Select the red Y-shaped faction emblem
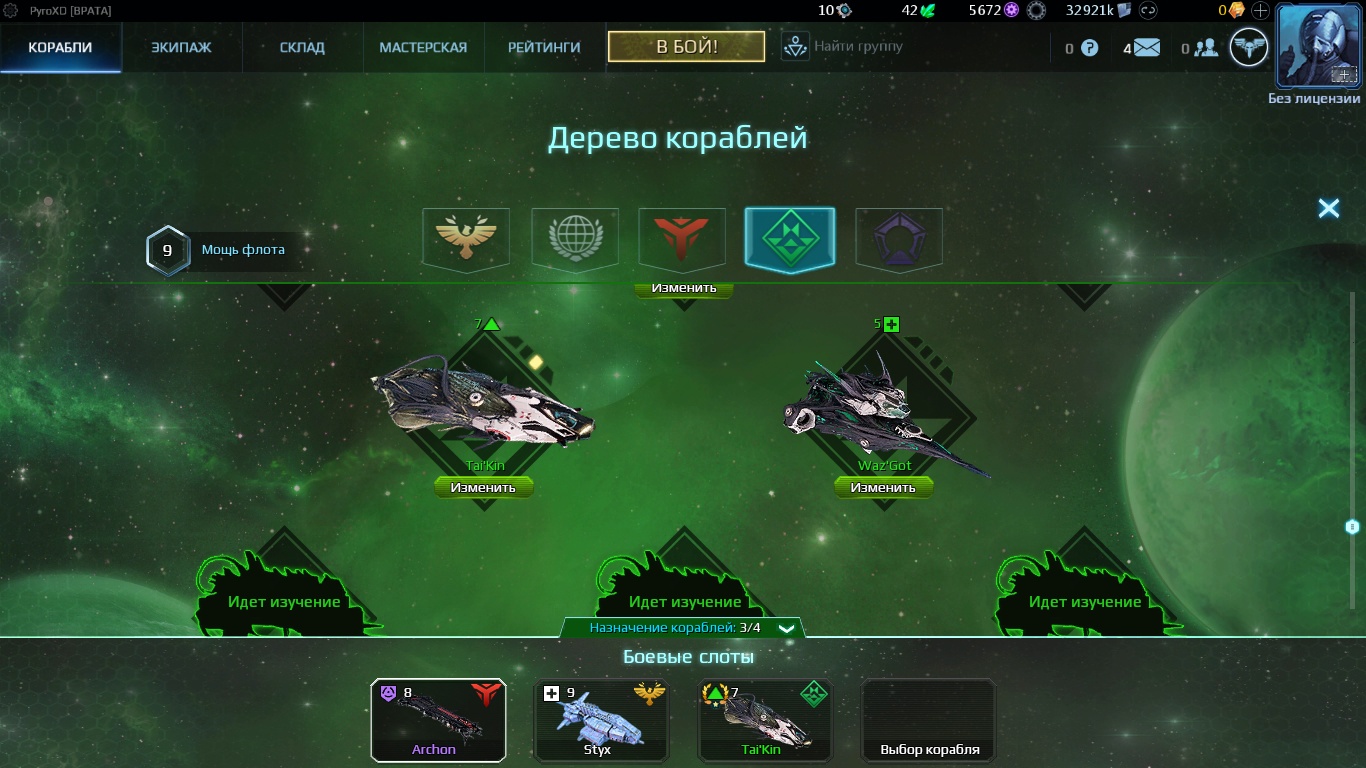 (x=682, y=238)
